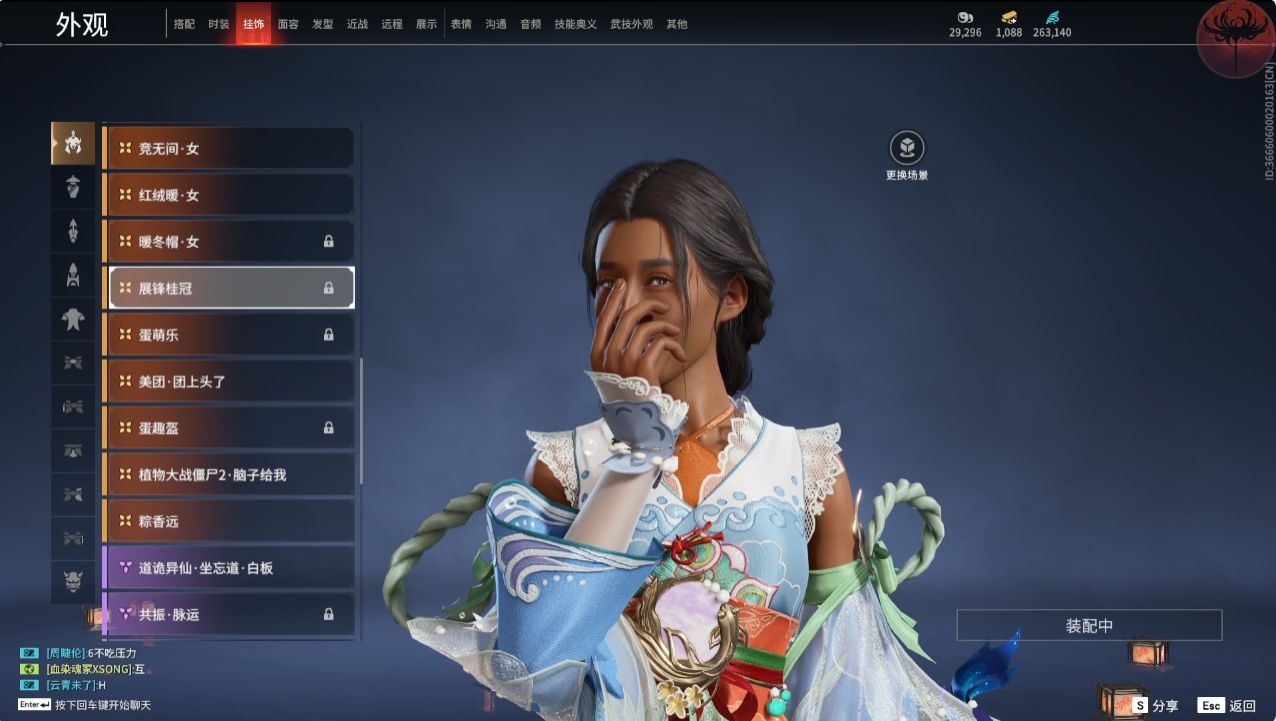Image resolution: width=1276 pixels, height=721 pixels.
Task: Select the 面容 tab
Action: [288, 24]
